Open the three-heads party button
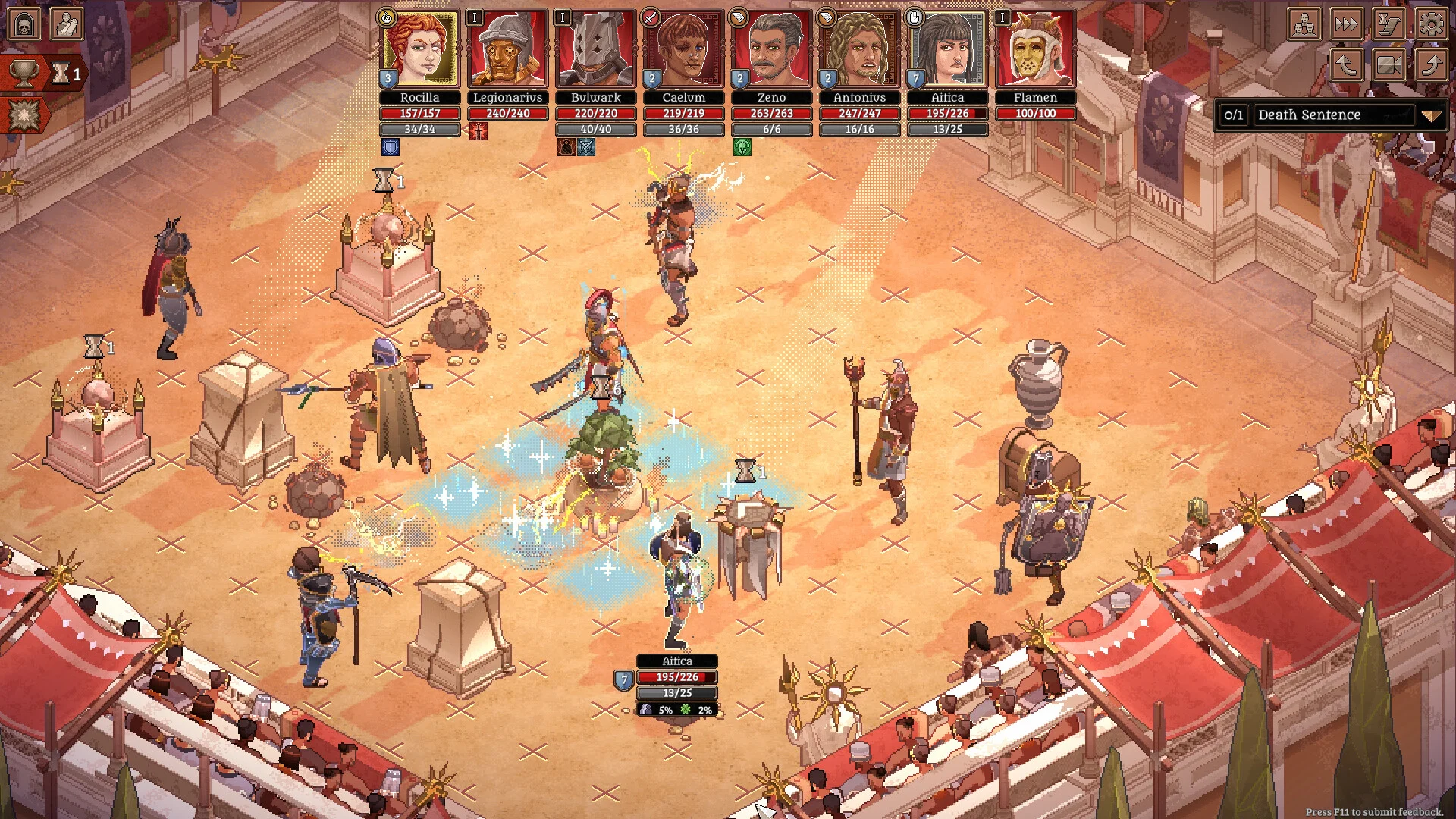 click(x=1304, y=24)
